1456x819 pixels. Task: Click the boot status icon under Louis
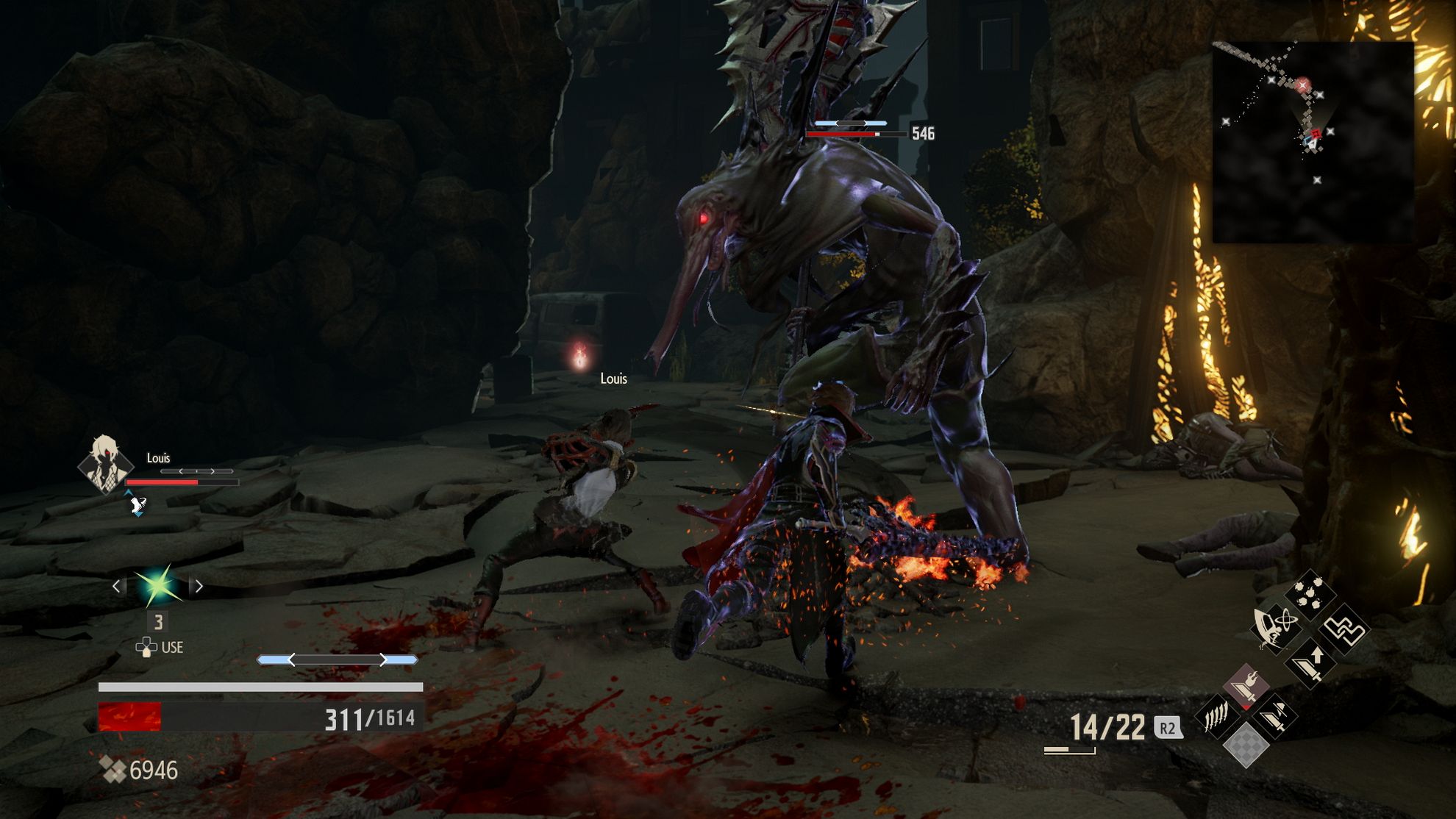(x=138, y=504)
